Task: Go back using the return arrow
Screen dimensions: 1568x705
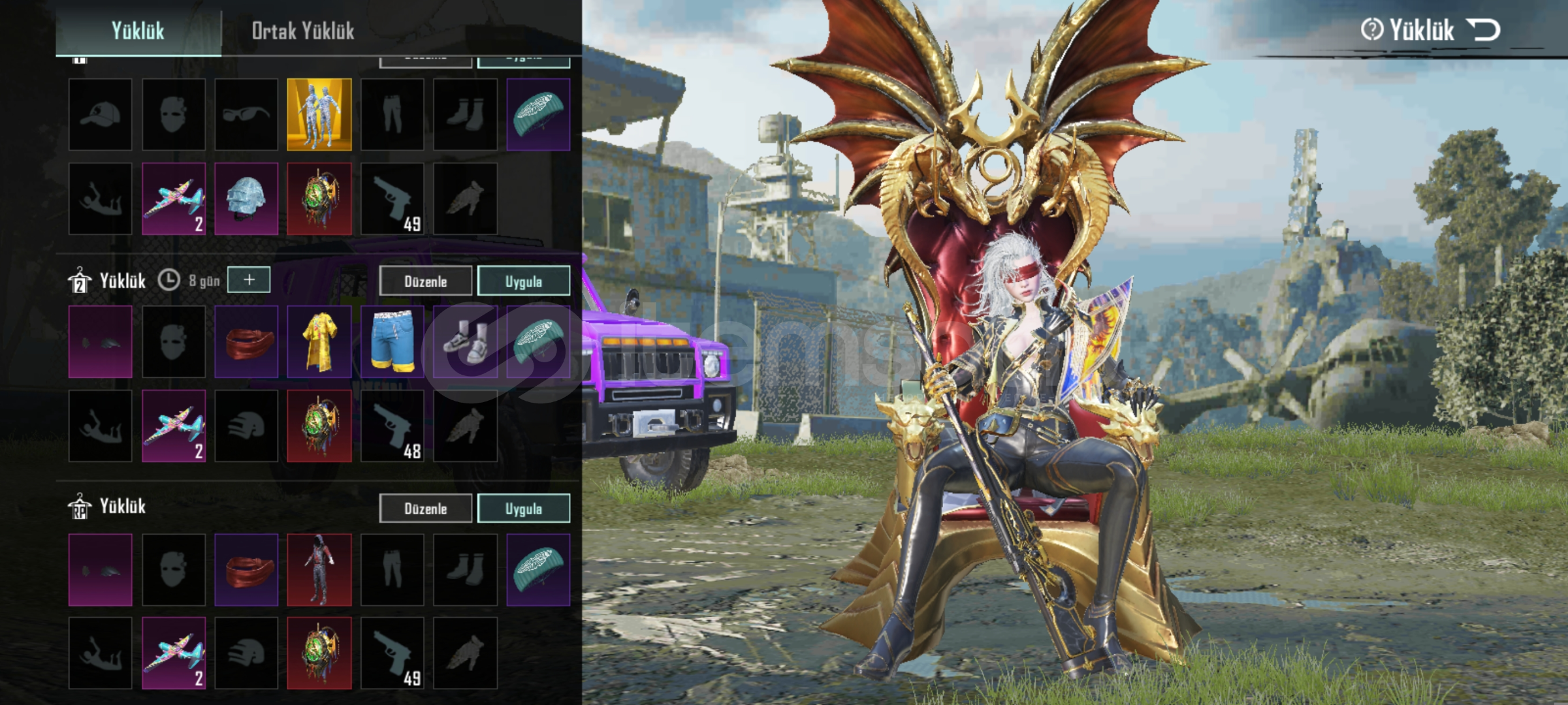Action: (1483, 29)
